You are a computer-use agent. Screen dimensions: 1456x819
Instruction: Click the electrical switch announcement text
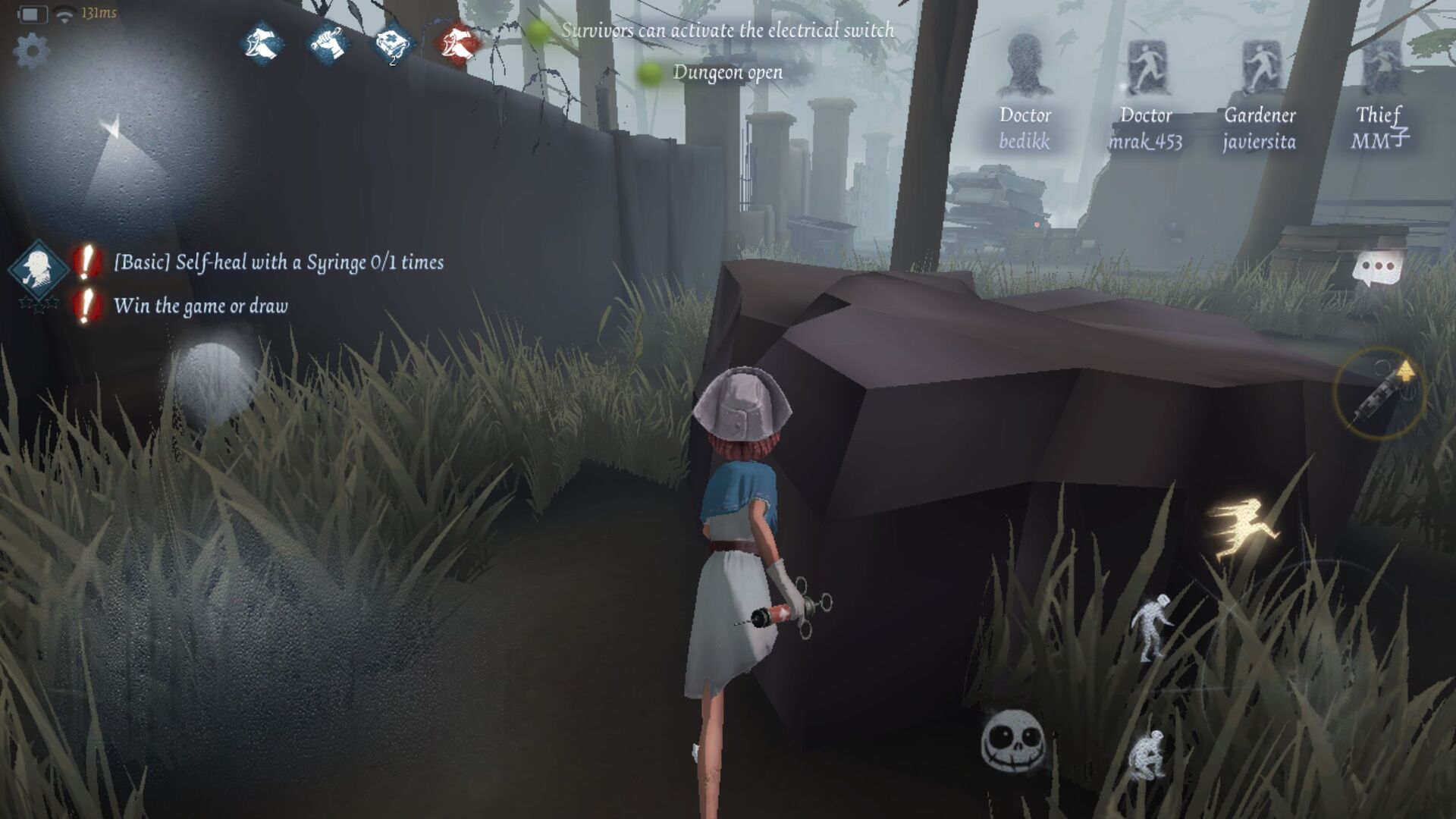point(728,32)
